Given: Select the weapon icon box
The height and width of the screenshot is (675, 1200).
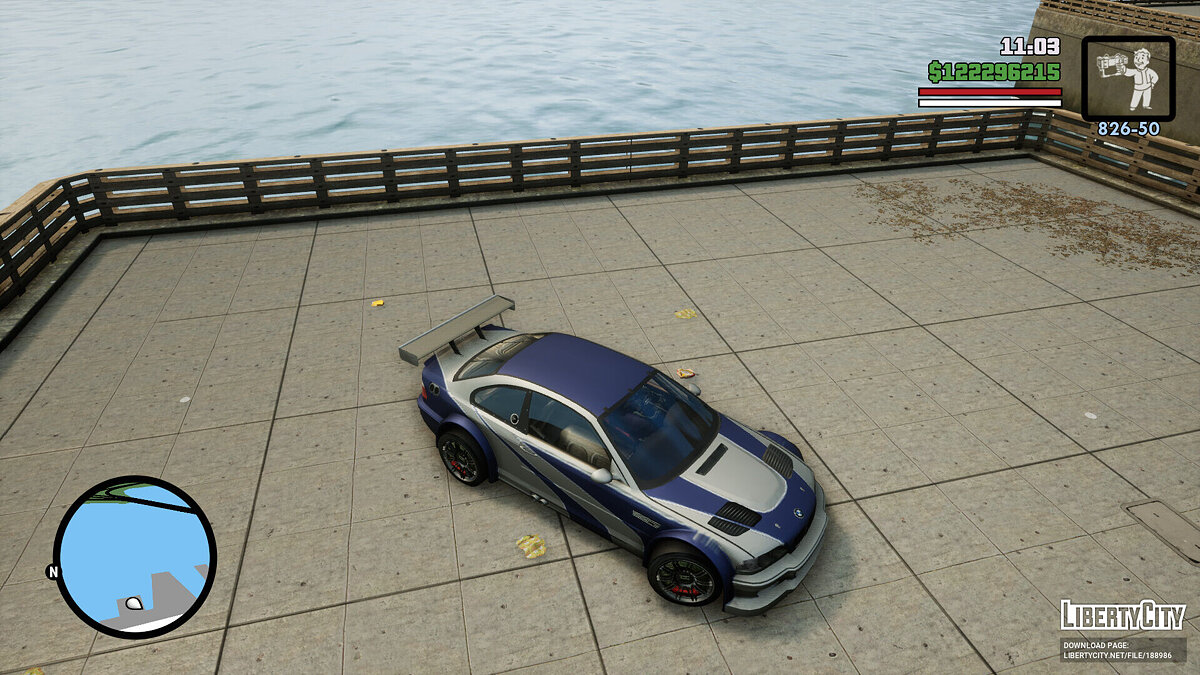Looking at the screenshot, I should [x=1128, y=79].
